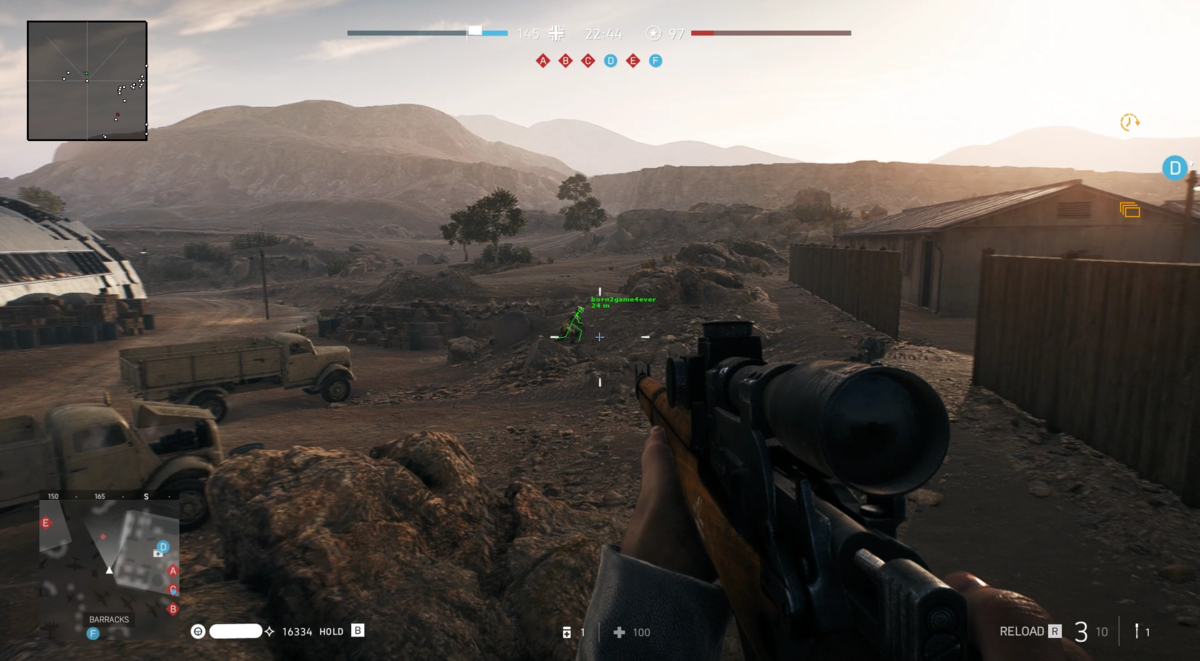The height and width of the screenshot is (661, 1200).
Task: Click the BARRACKS label on the minimap
Action: (109, 619)
